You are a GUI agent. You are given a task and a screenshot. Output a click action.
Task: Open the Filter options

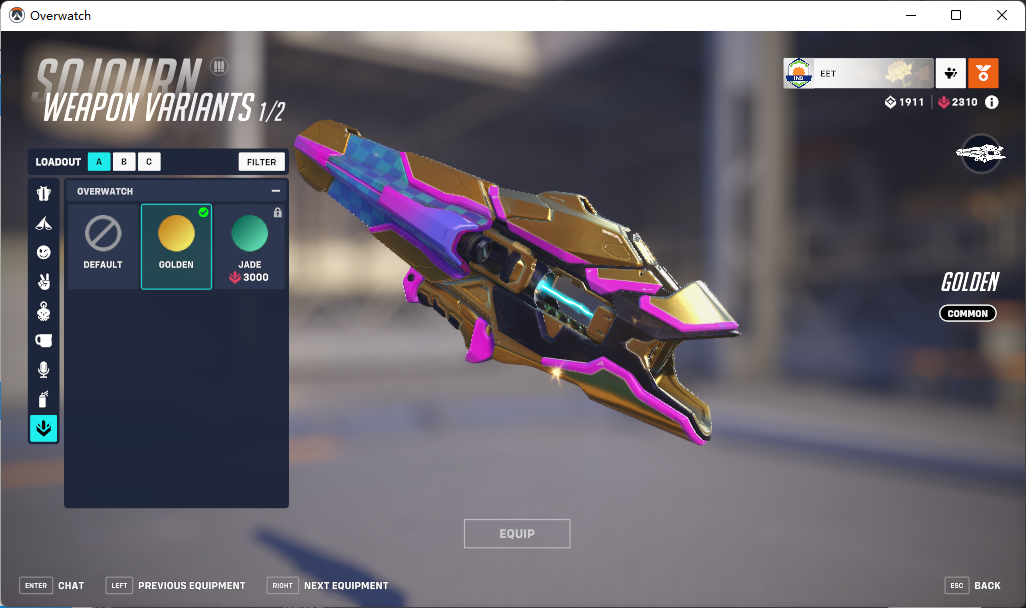(262, 162)
